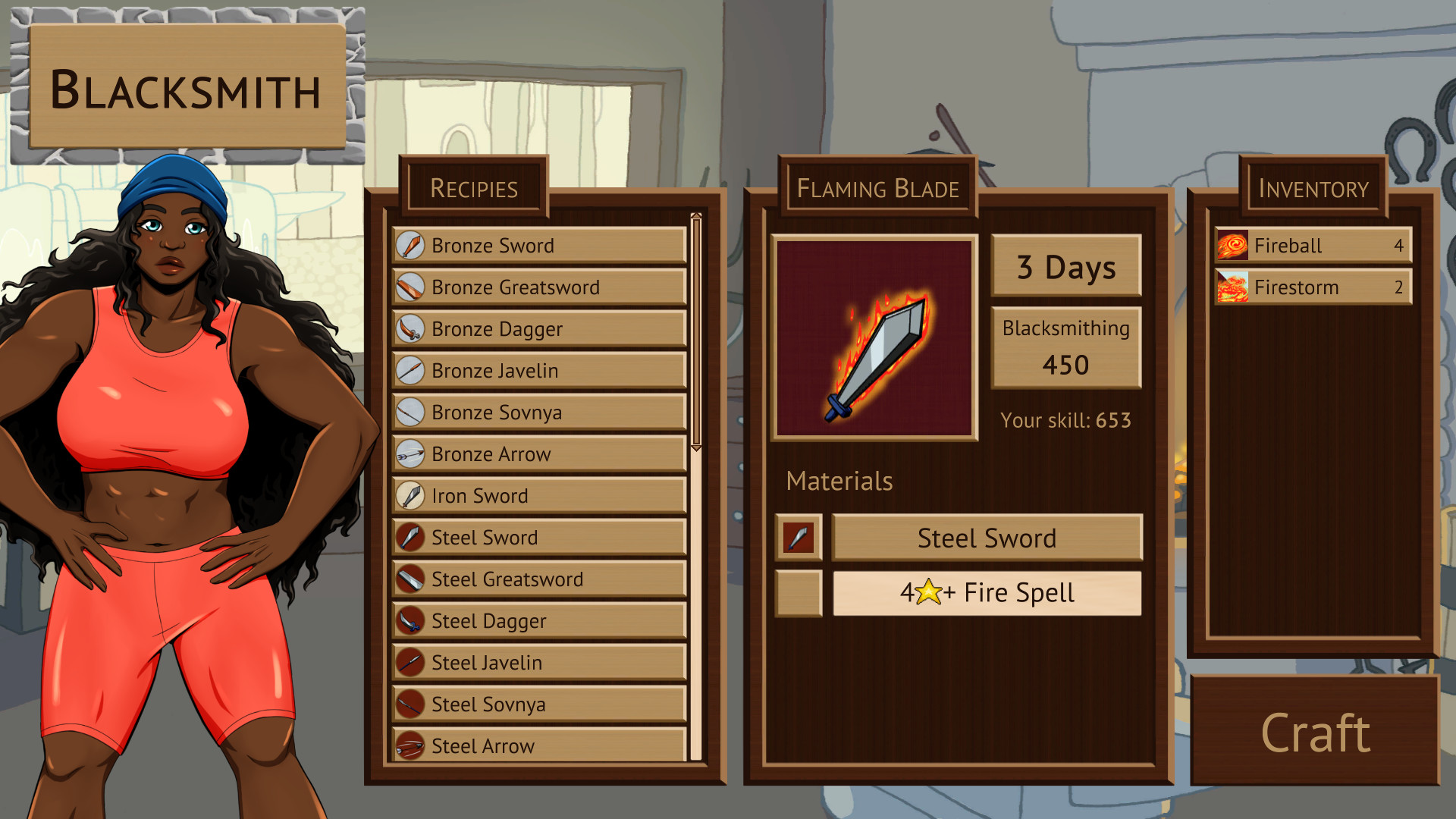Click the Bronze Dagger recipe icon
The height and width of the screenshot is (819, 1456).
(x=410, y=328)
